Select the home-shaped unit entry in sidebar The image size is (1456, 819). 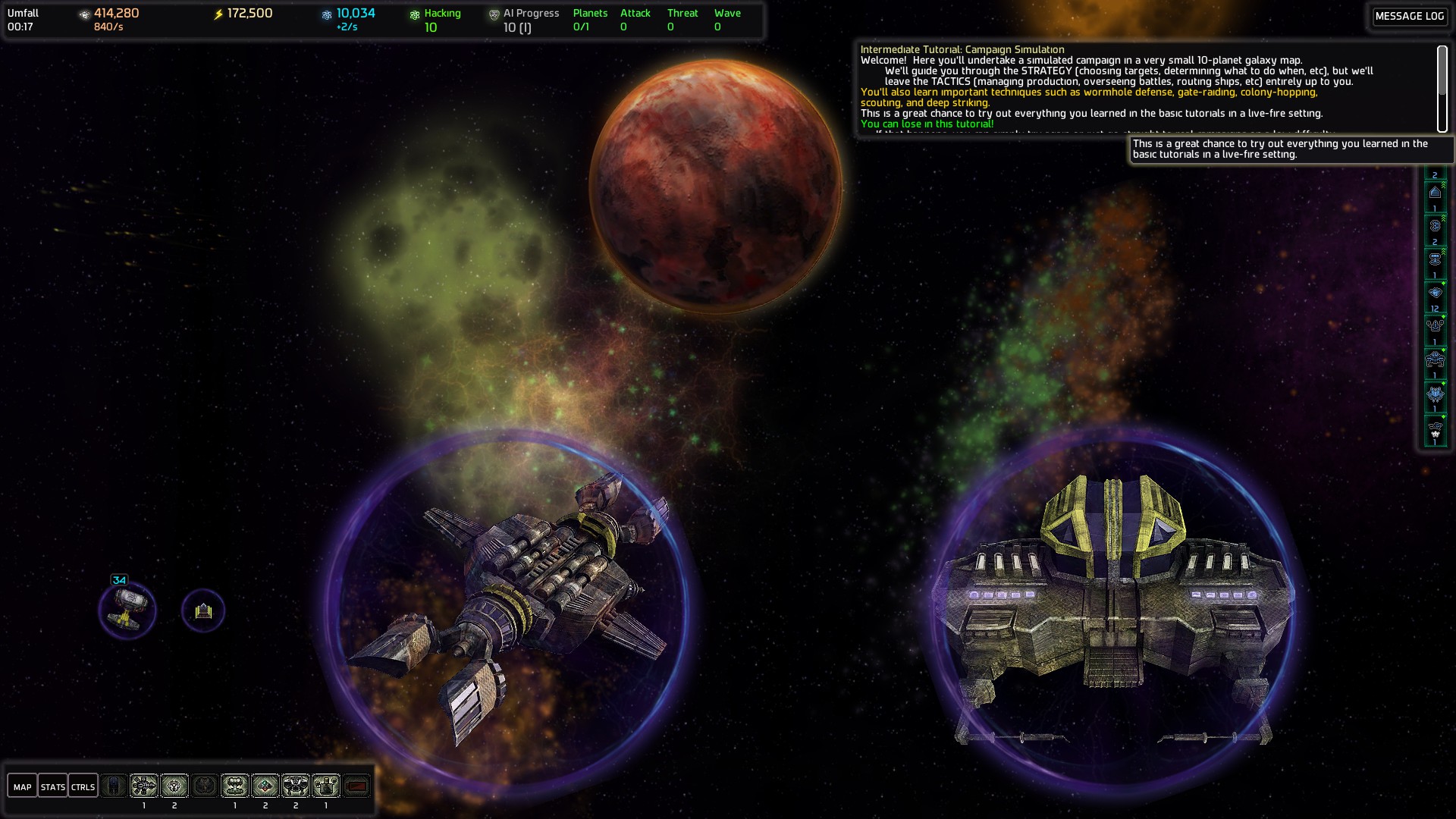[1435, 193]
